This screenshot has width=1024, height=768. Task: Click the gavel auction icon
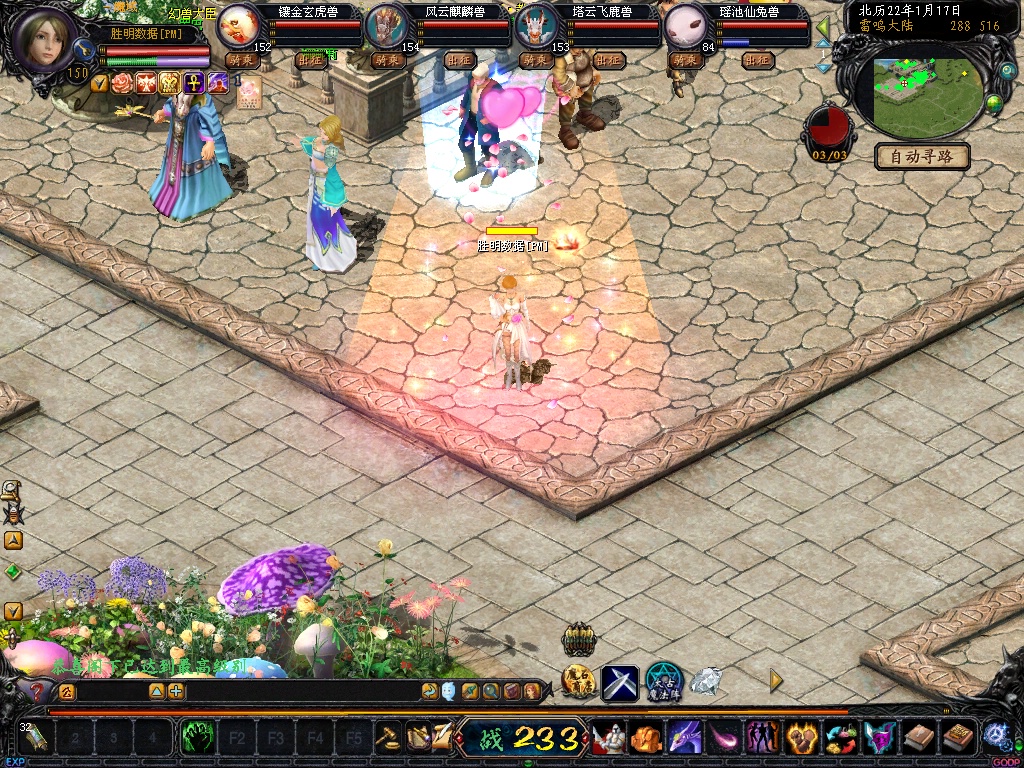(387, 738)
